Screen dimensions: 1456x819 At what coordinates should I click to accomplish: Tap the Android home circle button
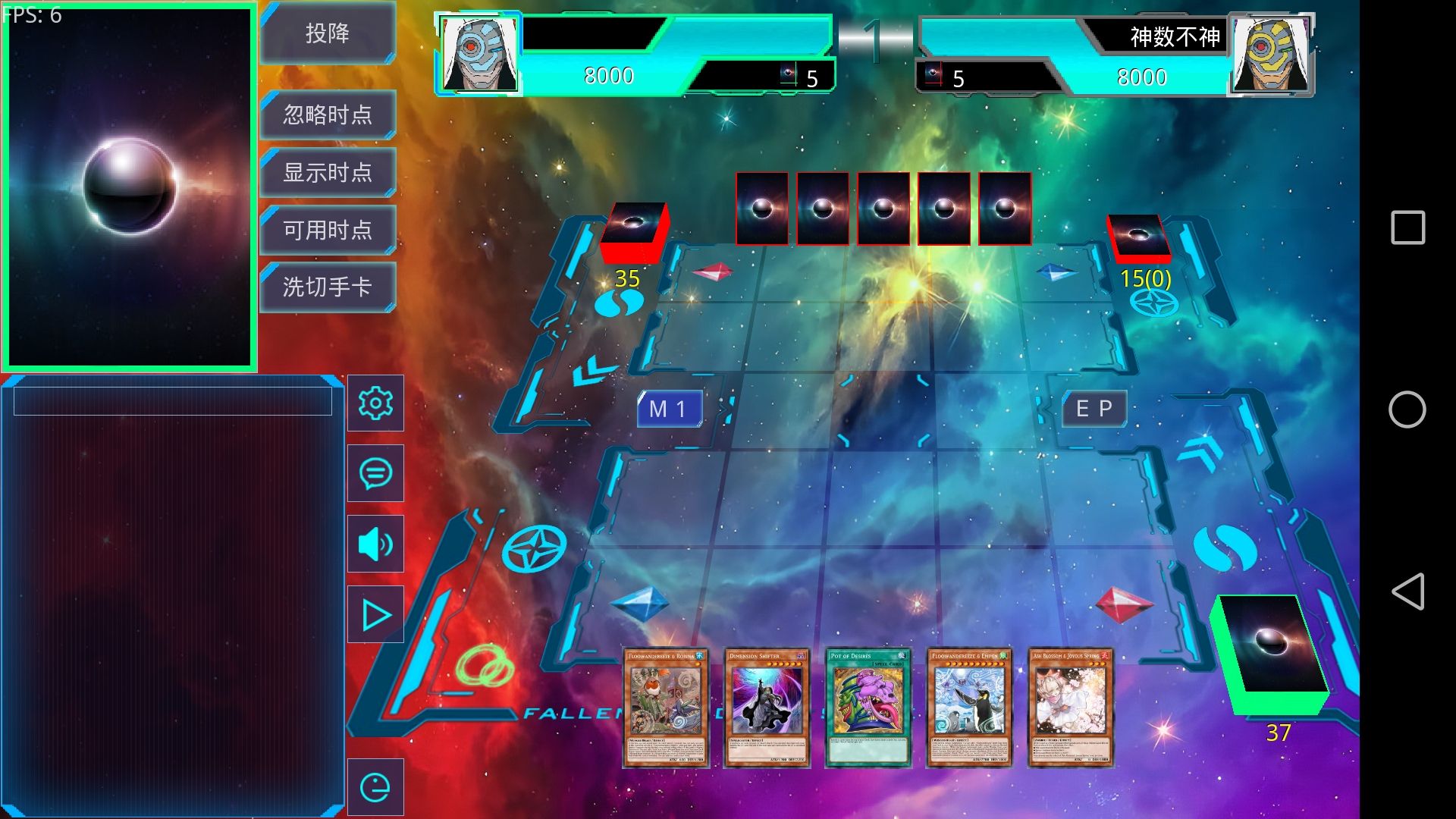1407,409
